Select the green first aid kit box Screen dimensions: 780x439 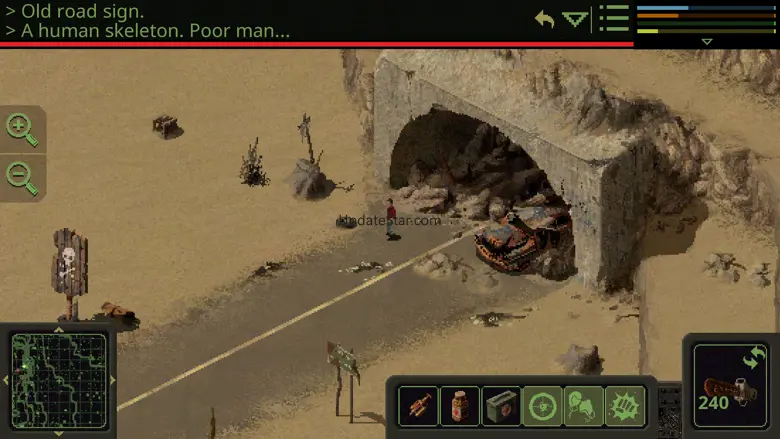coord(501,406)
